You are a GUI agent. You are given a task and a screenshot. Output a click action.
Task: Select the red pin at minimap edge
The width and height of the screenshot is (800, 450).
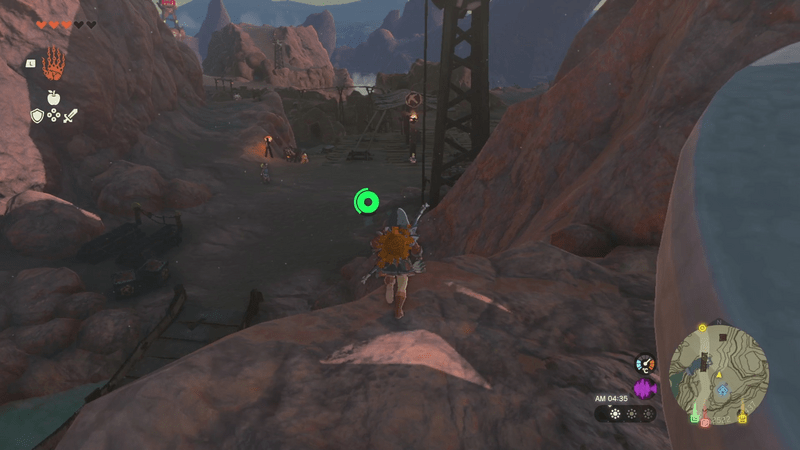point(705,422)
